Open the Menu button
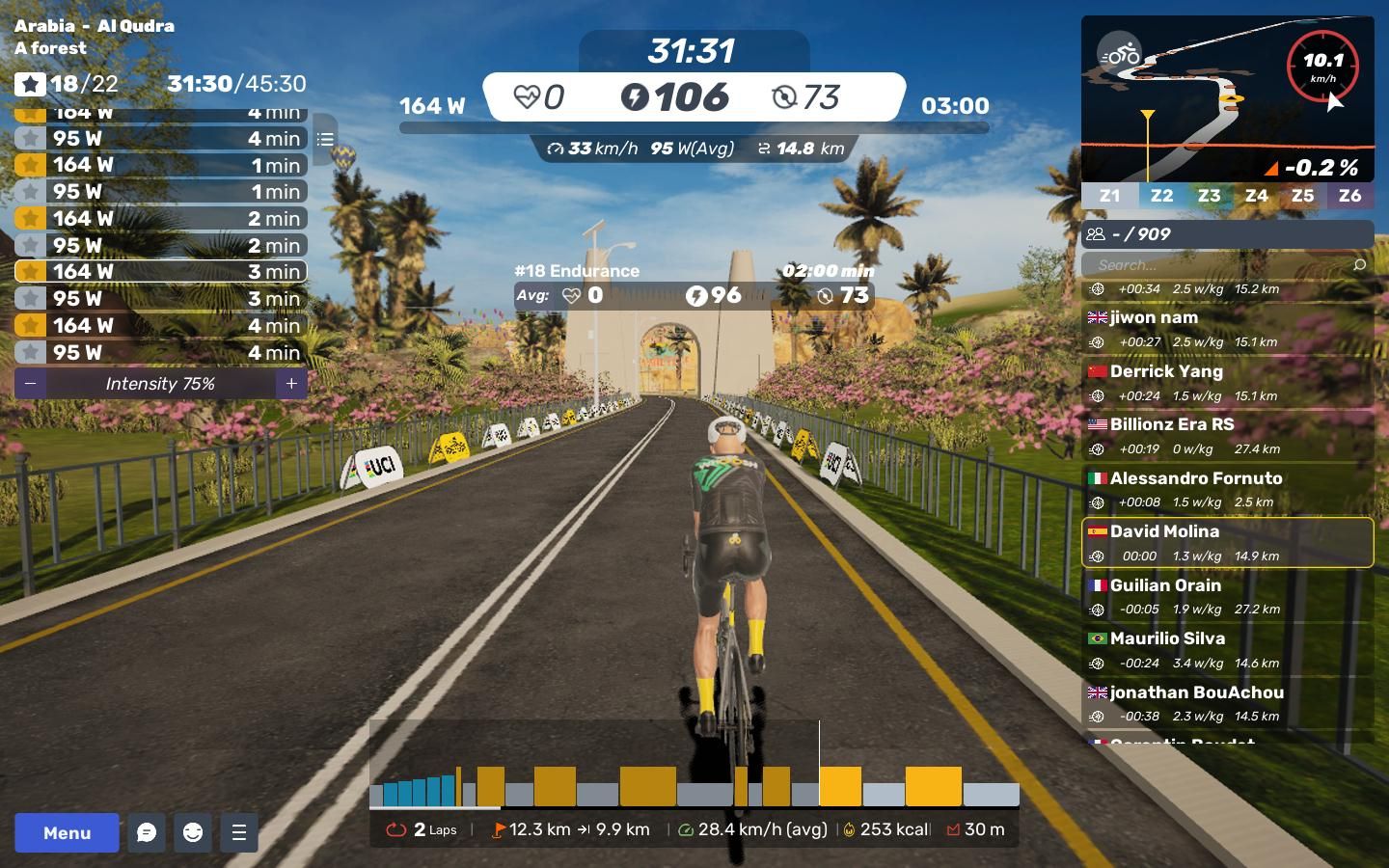1389x868 pixels. coord(67,832)
